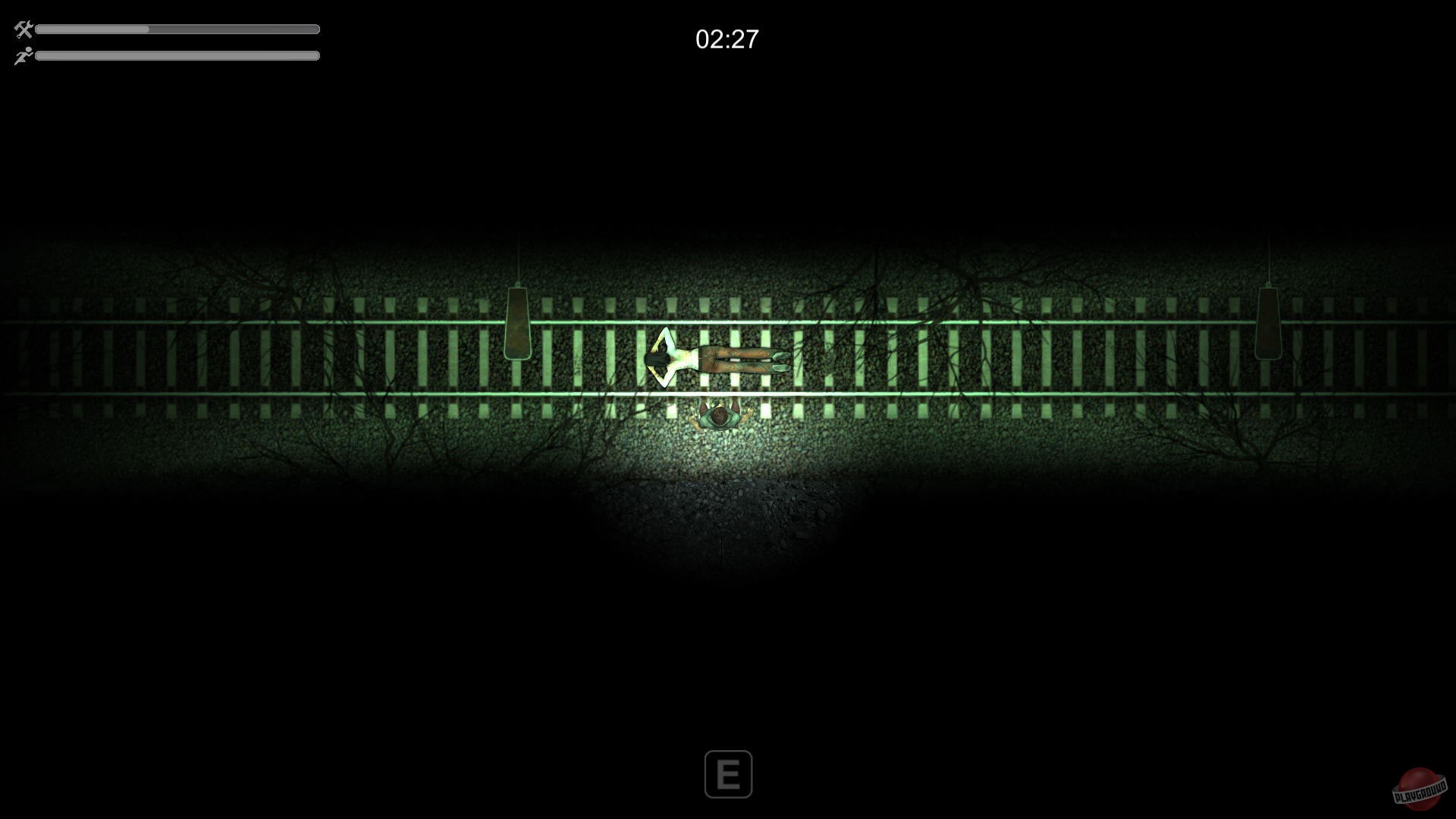Click the repair progress bar
This screenshot has height=819, width=1456.
click(178, 29)
